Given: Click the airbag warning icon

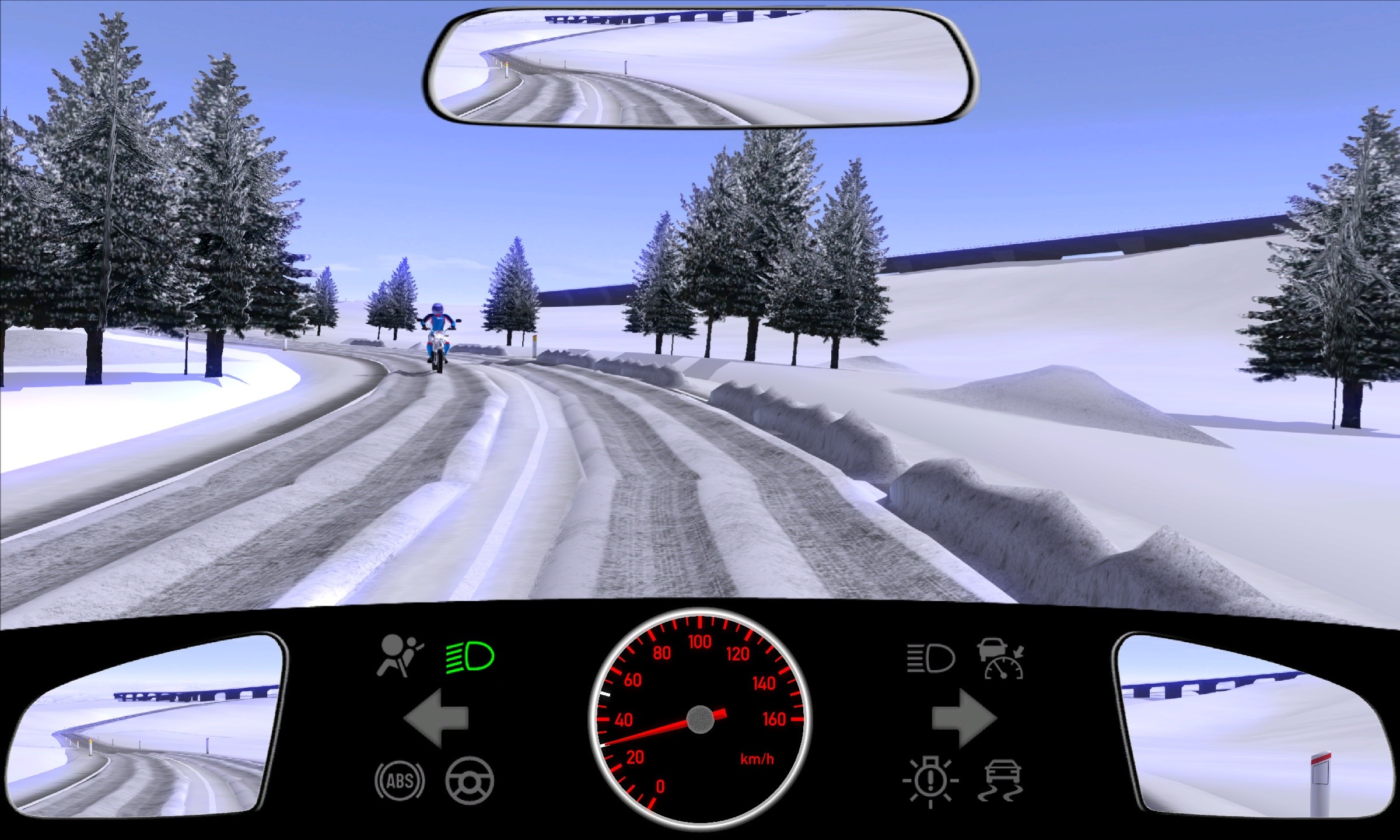Looking at the screenshot, I should pos(400,656).
